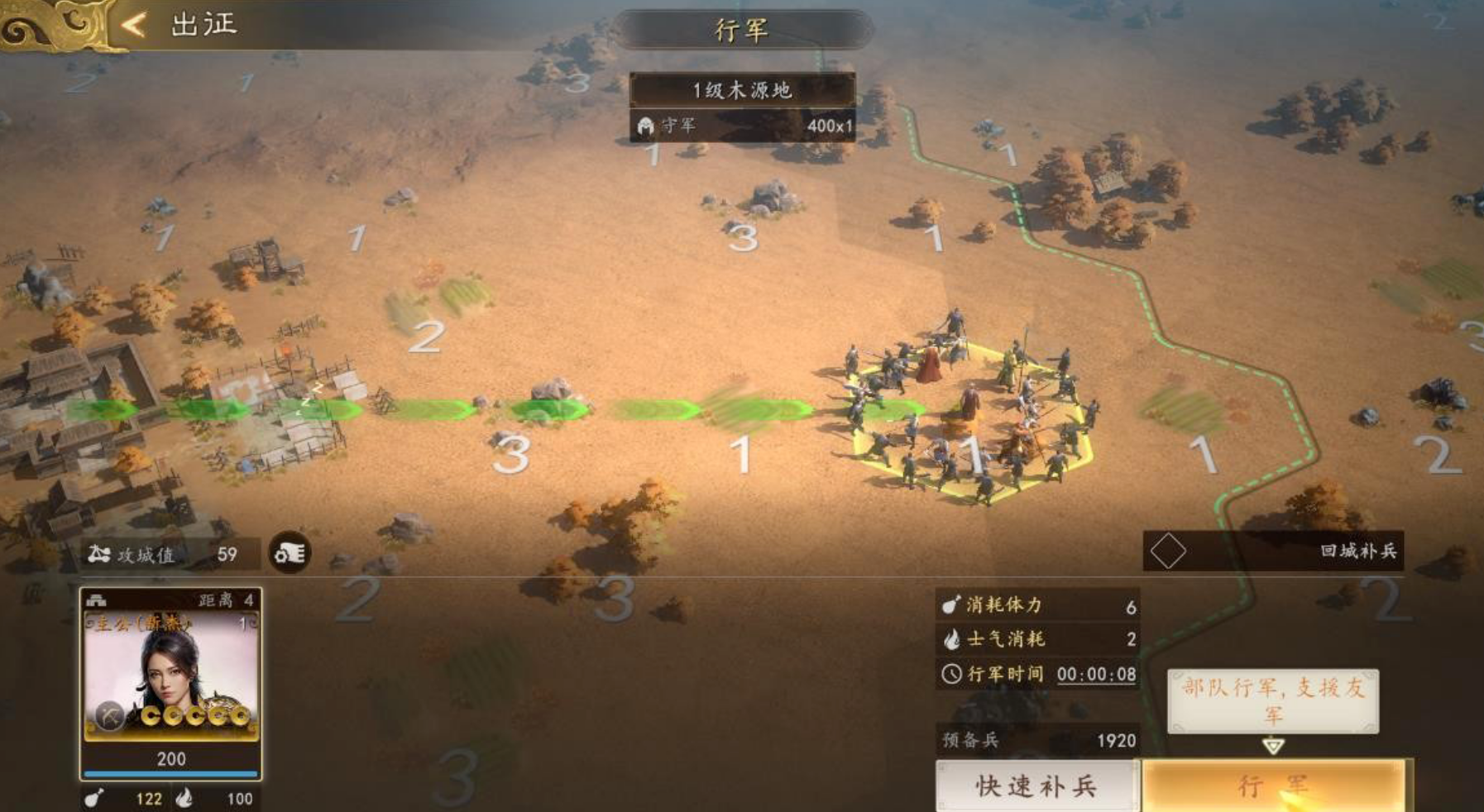This screenshot has height=812, width=1484.
Task: Click the 1级木源地 target info banner
Action: (x=742, y=92)
